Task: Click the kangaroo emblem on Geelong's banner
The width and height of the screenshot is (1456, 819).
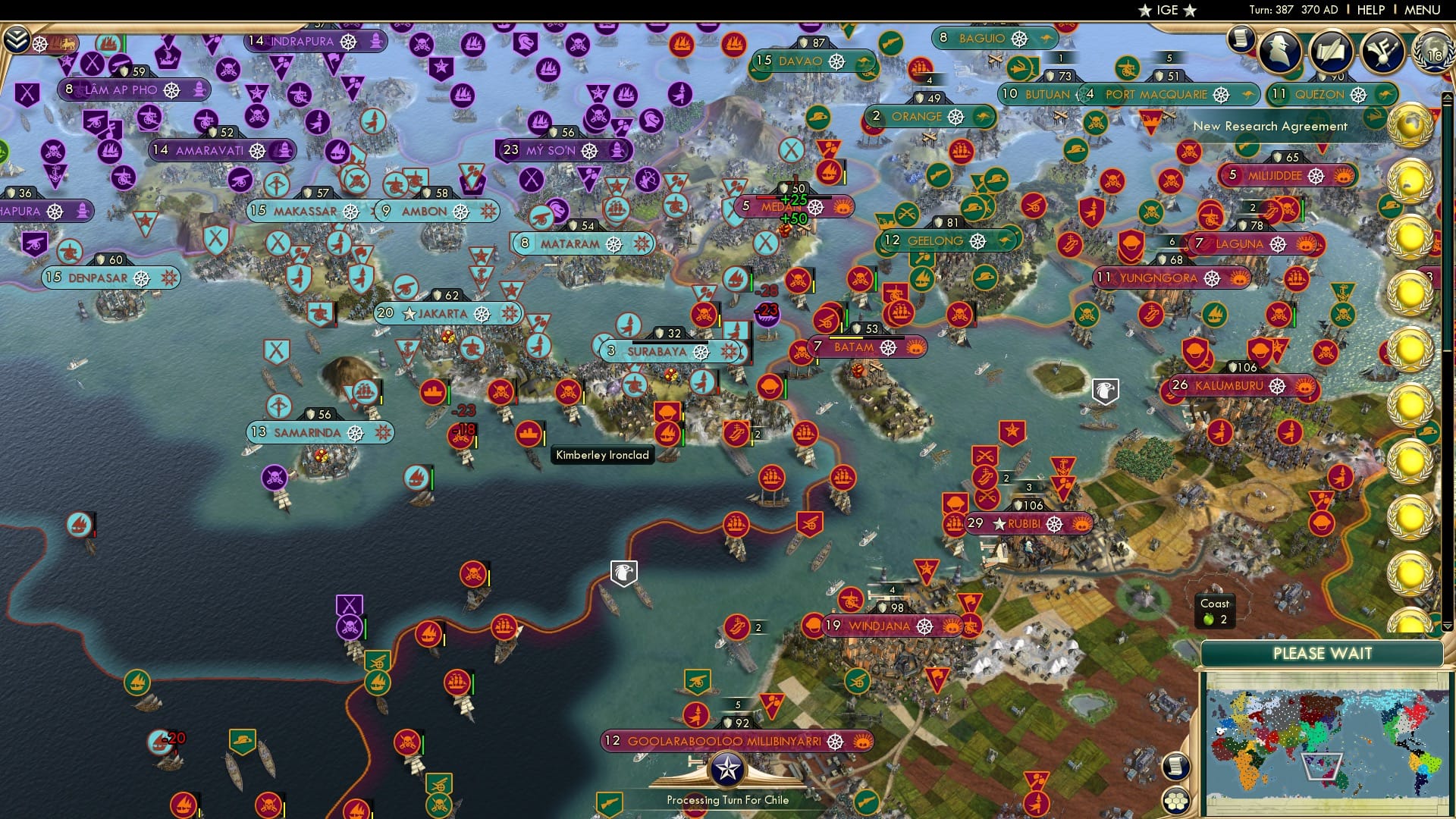Action: coord(1007,240)
